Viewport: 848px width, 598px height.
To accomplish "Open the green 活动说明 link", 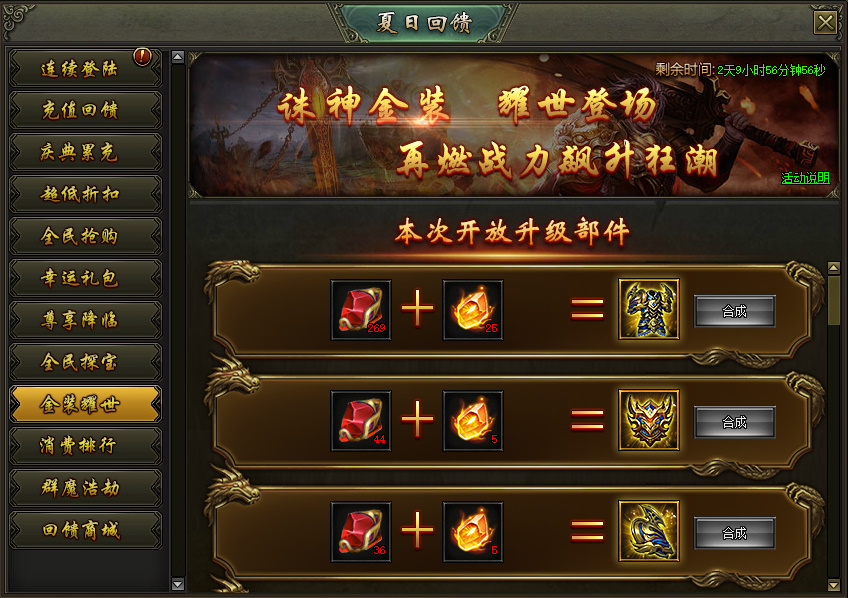I will [x=805, y=178].
